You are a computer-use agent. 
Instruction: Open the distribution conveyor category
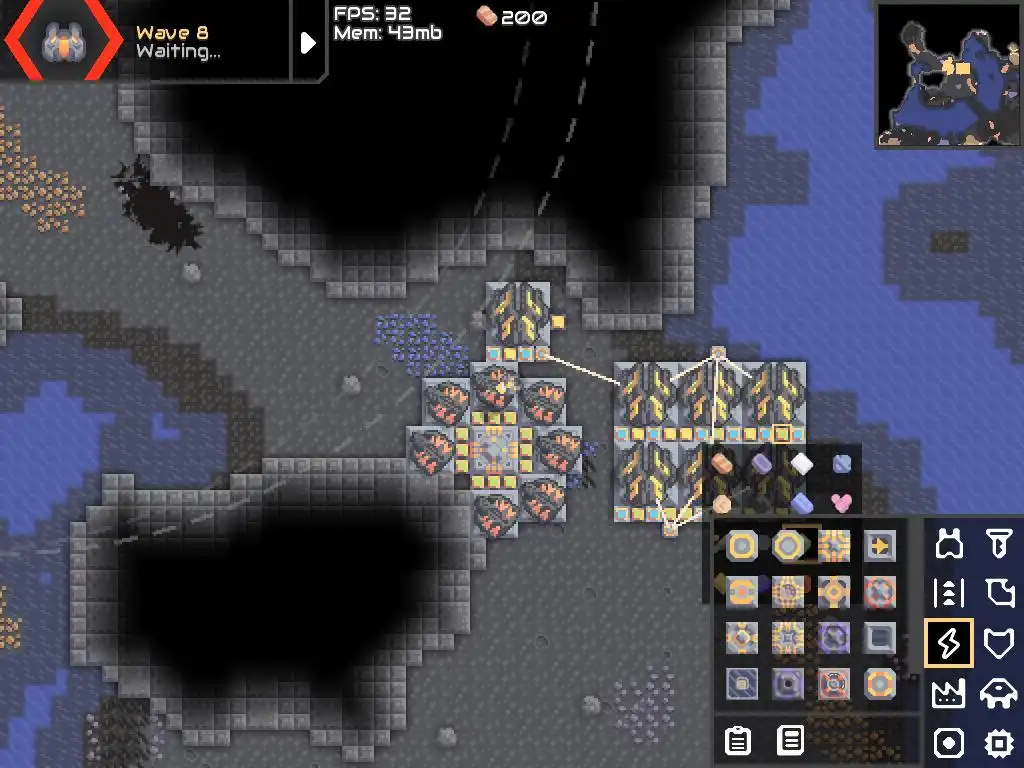948,594
